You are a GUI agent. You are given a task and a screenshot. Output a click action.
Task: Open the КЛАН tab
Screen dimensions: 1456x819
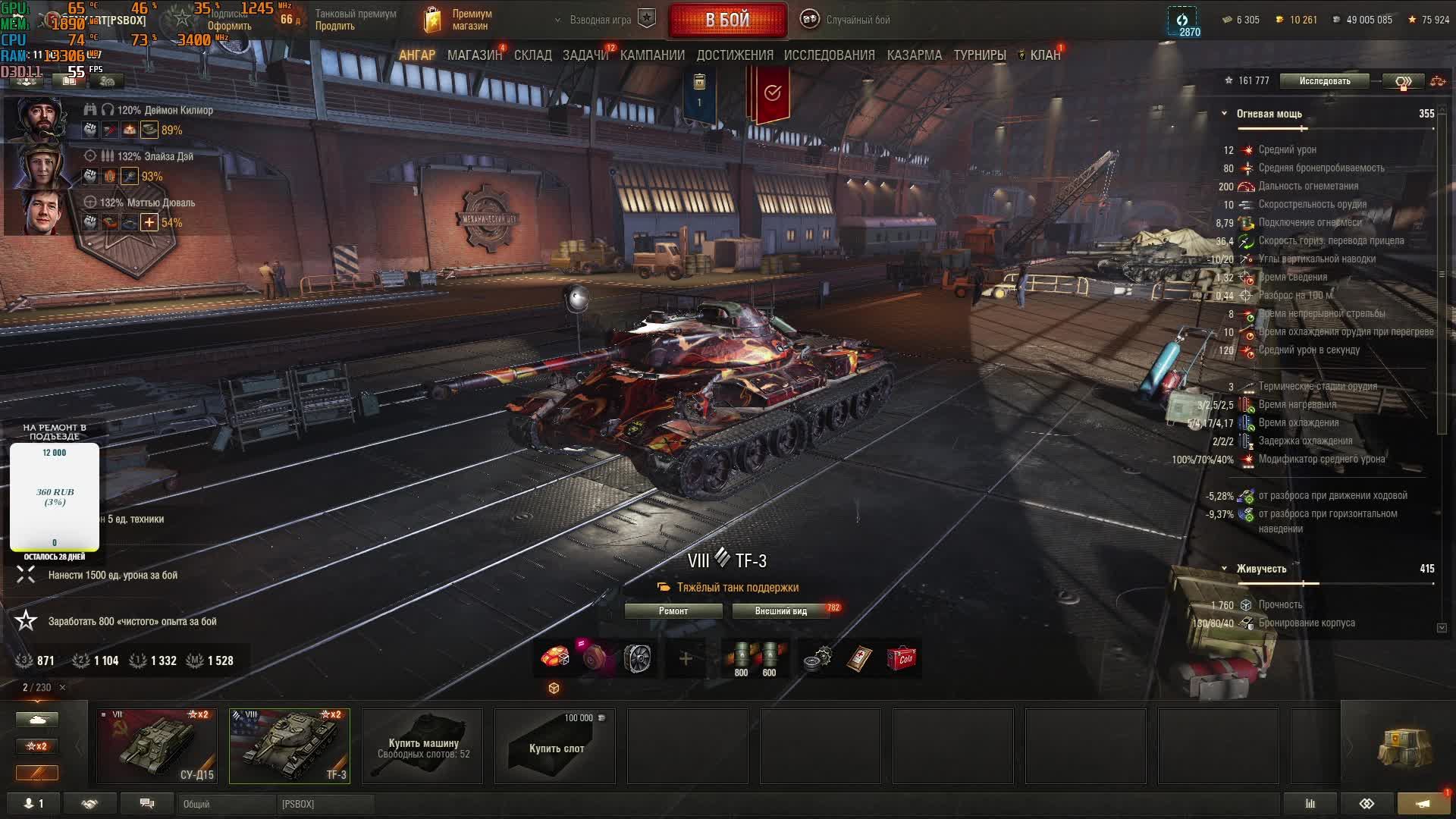1044,55
